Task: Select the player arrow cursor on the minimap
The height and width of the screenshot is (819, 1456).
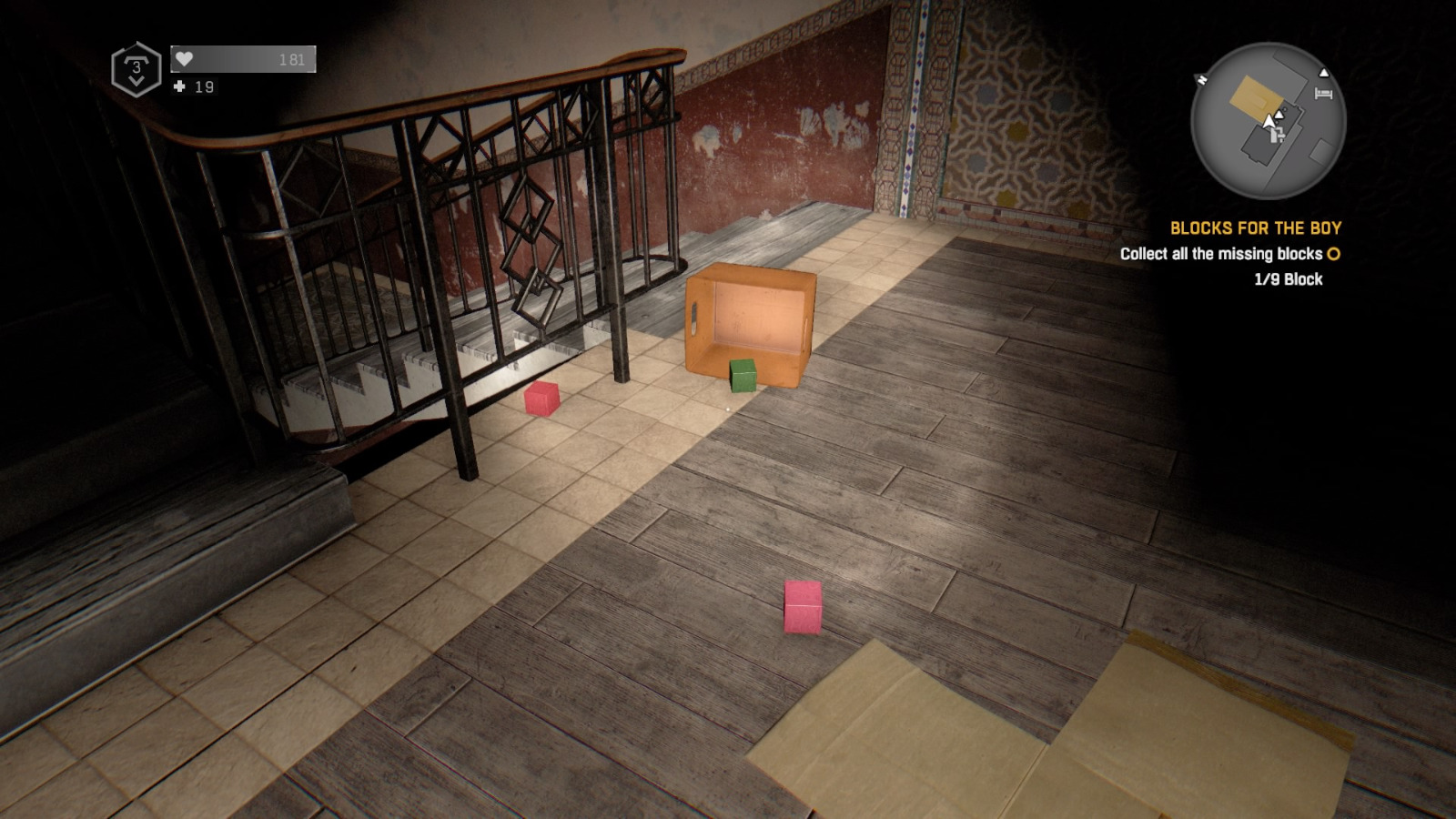Action: pos(1269,121)
